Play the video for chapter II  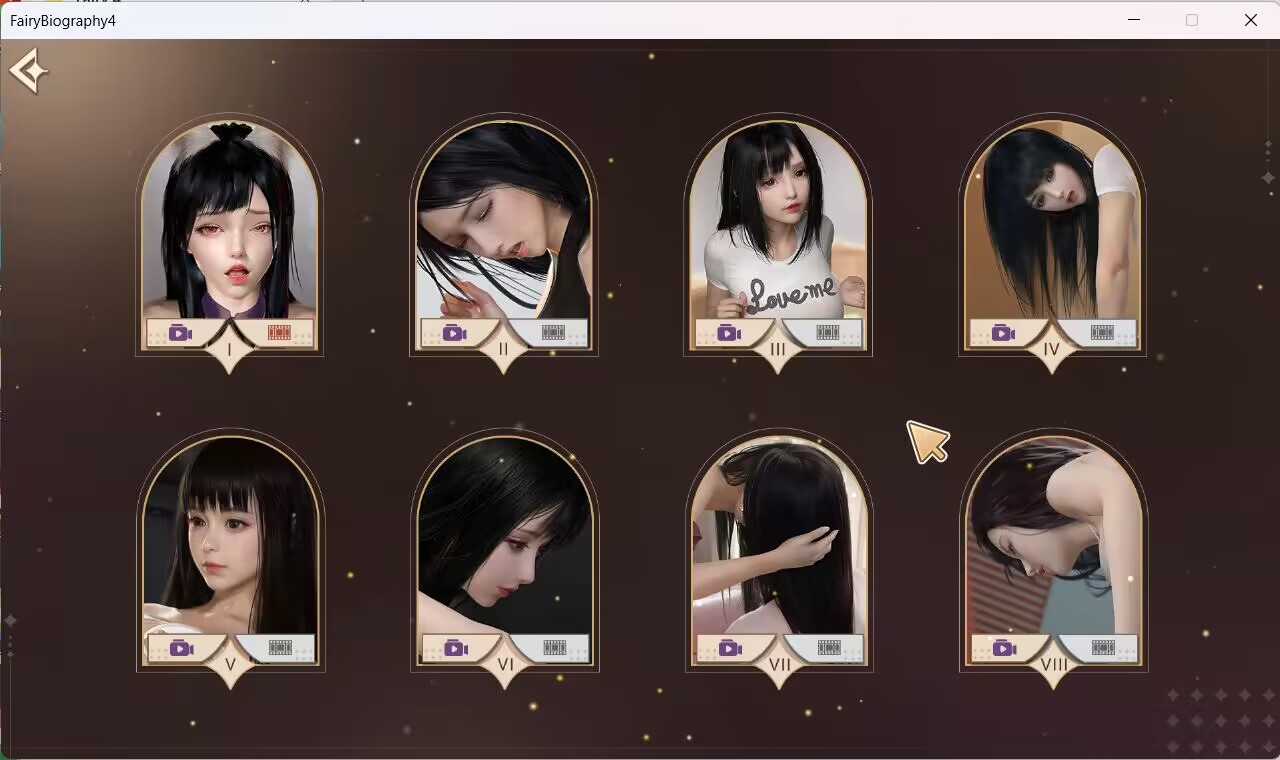pyautogui.click(x=455, y=333)
